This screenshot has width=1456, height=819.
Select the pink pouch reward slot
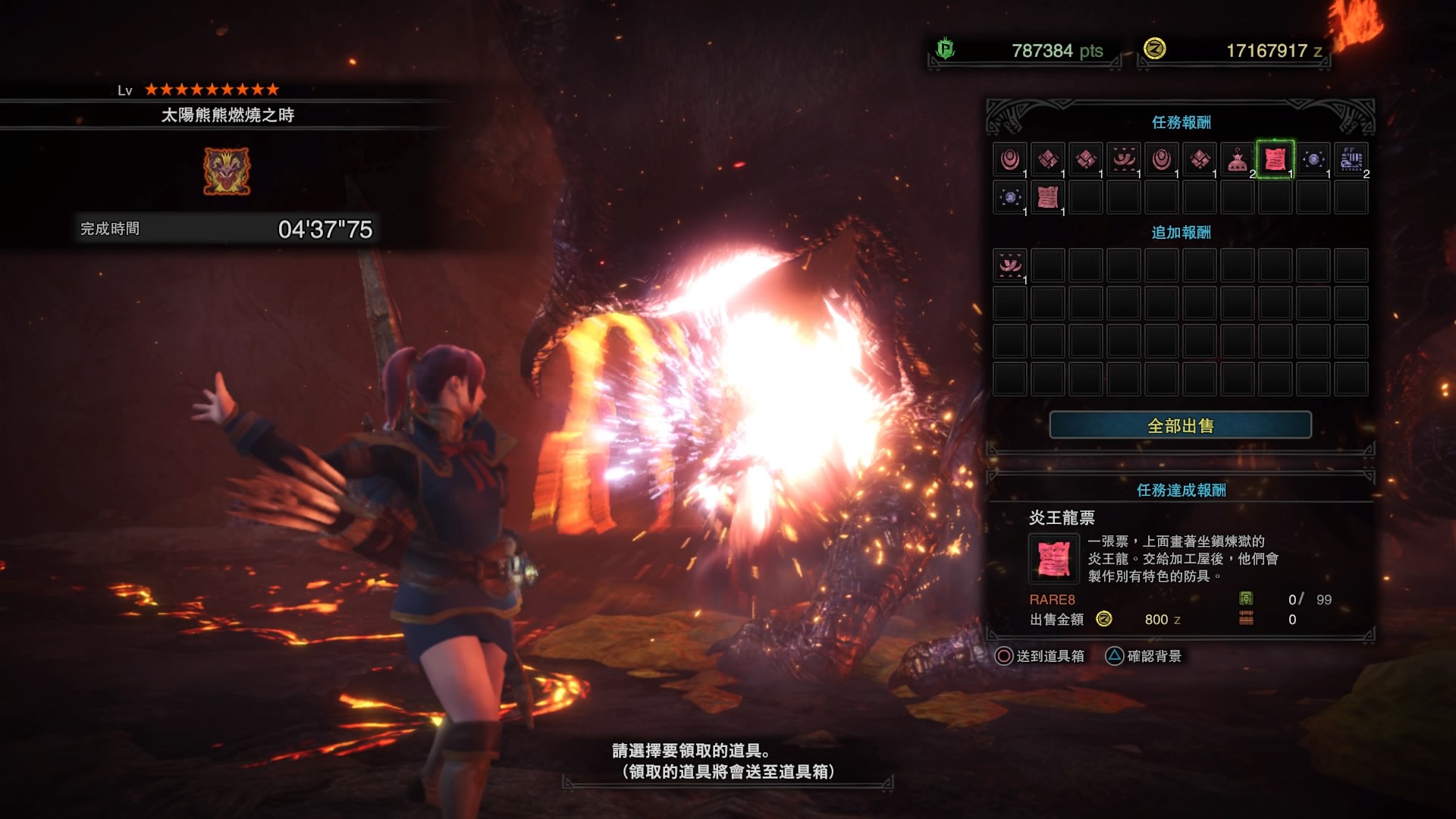(x=1237, y=159)
